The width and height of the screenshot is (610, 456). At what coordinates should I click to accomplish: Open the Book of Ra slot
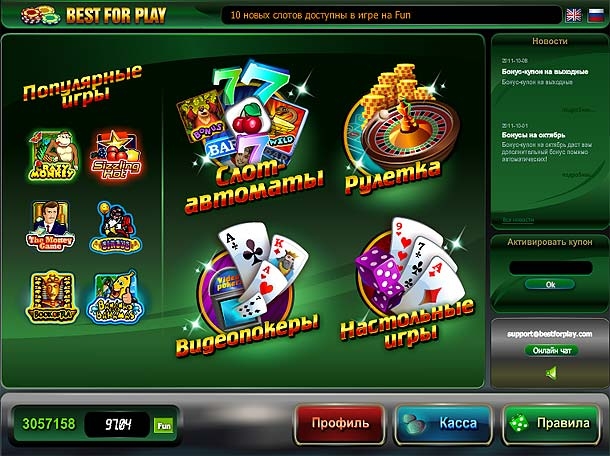pos(50,294)
